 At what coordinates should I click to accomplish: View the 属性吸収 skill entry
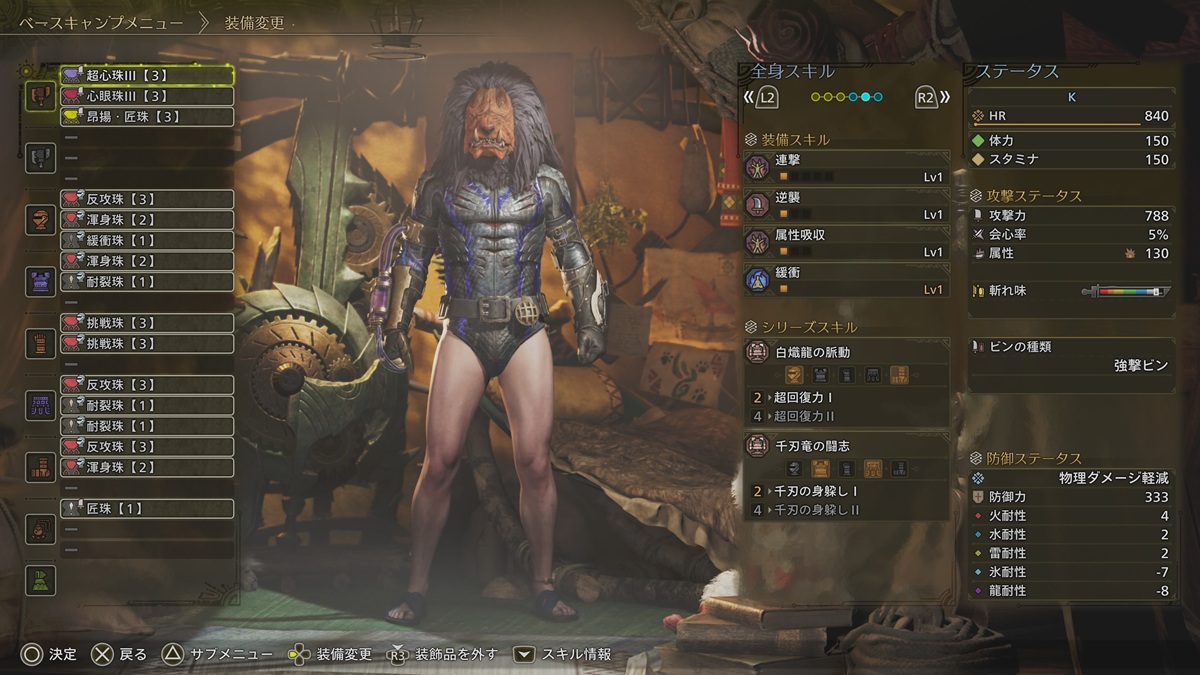pyautogui.click(x=846, y=243)
